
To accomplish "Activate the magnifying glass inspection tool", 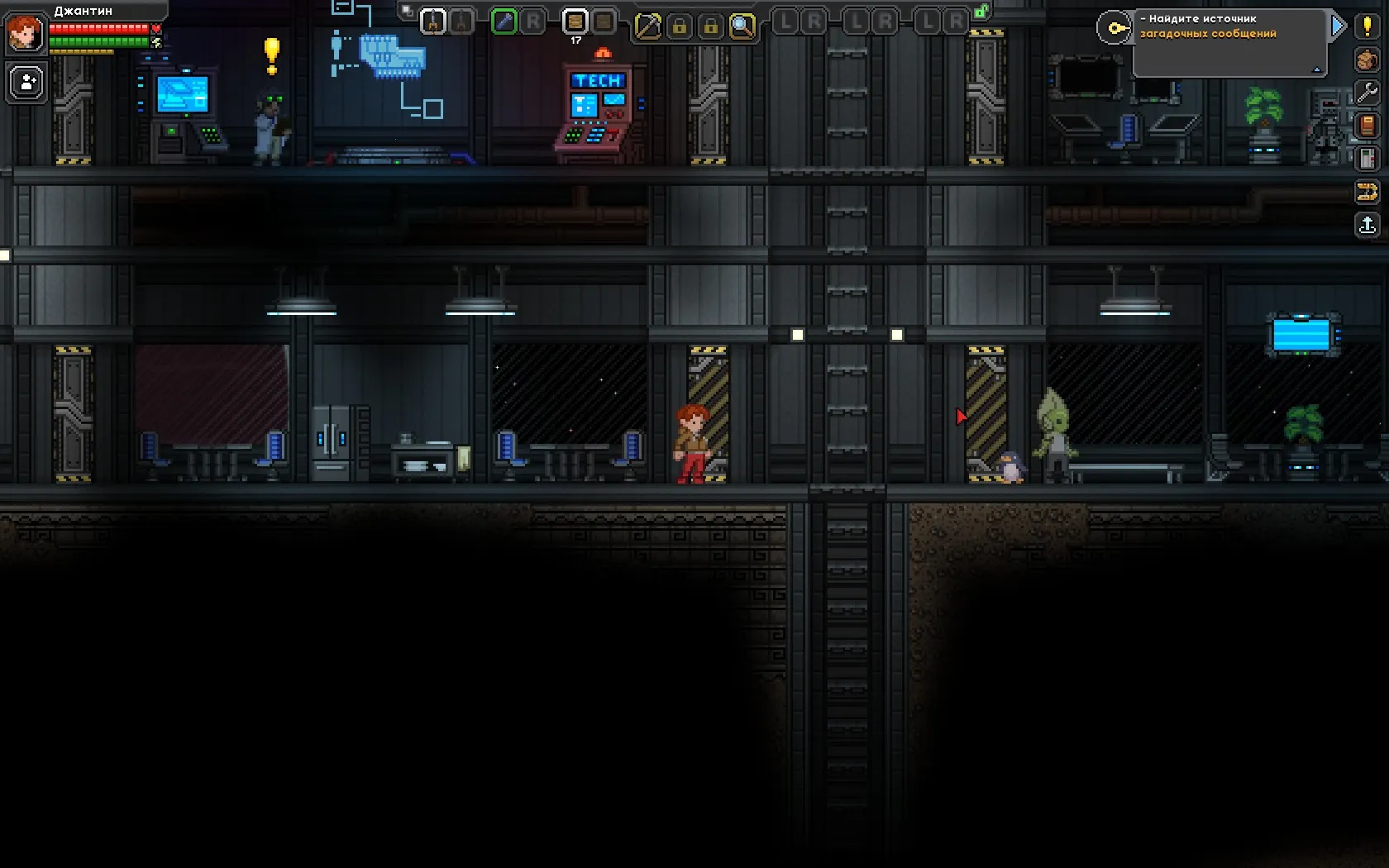I will point(742,26).
